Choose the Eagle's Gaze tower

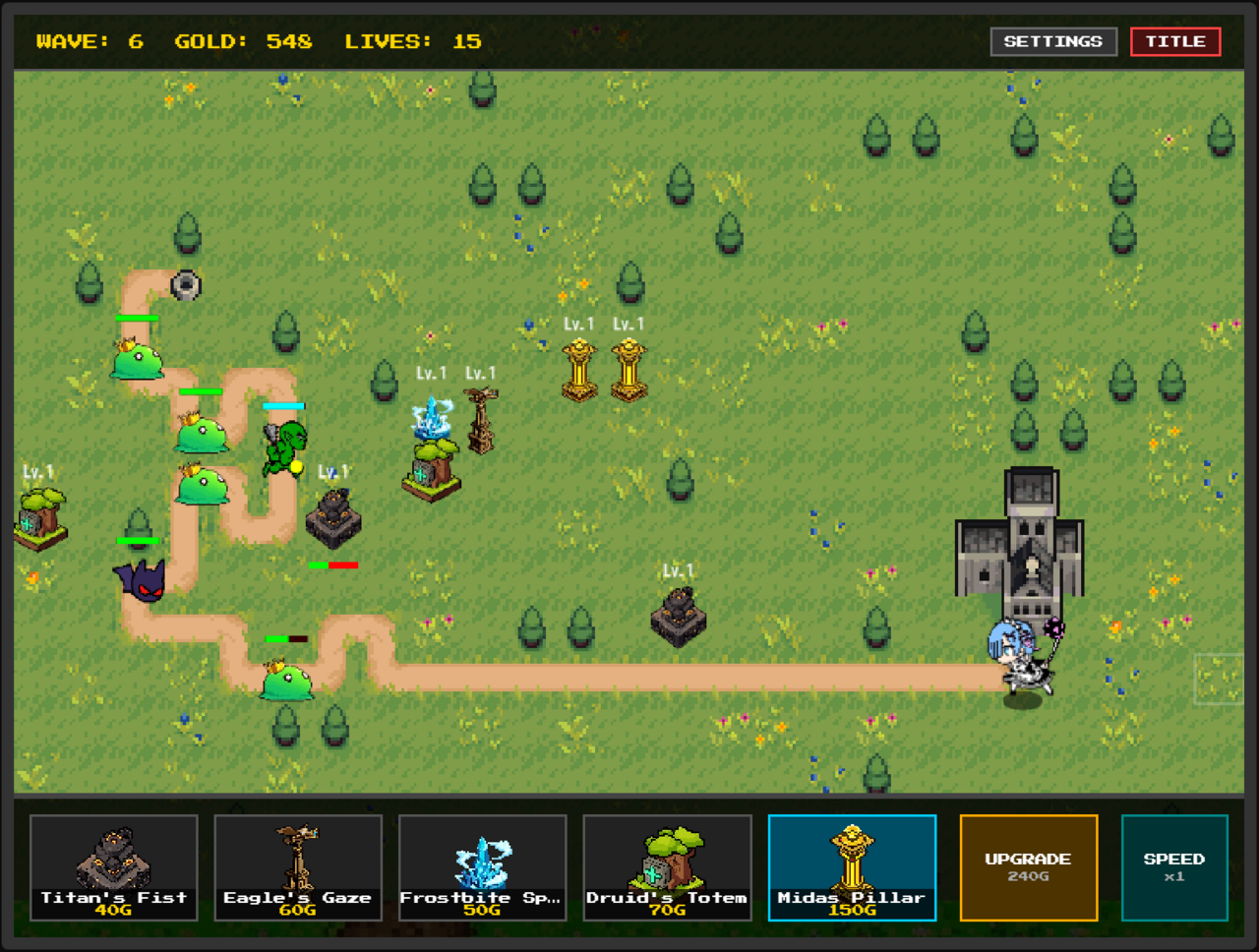click(x=298, y=867)
